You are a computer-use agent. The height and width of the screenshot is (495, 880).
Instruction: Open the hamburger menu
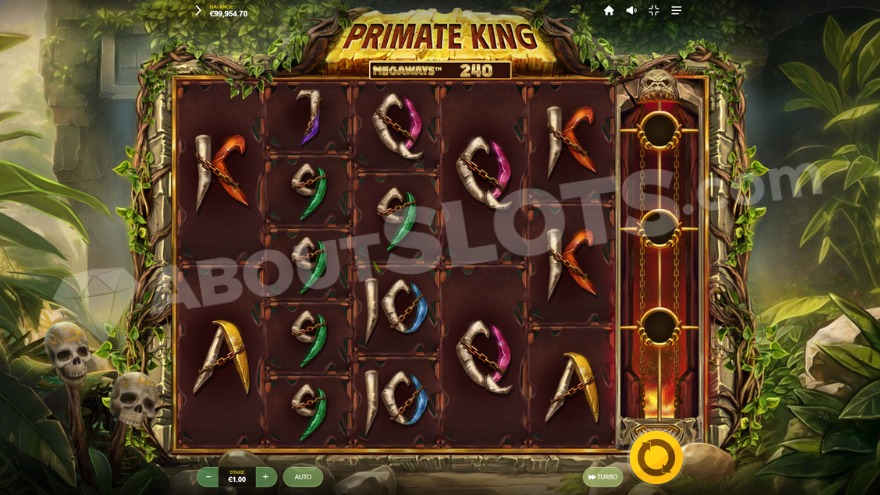click(x=676, y=10)
